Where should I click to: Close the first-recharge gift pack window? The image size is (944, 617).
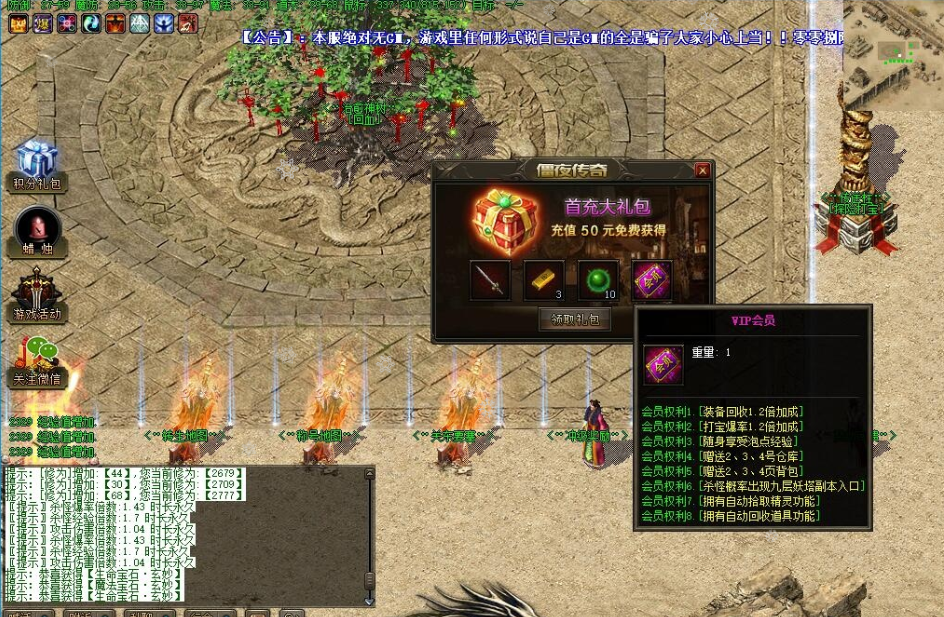[x=702, y=171]
